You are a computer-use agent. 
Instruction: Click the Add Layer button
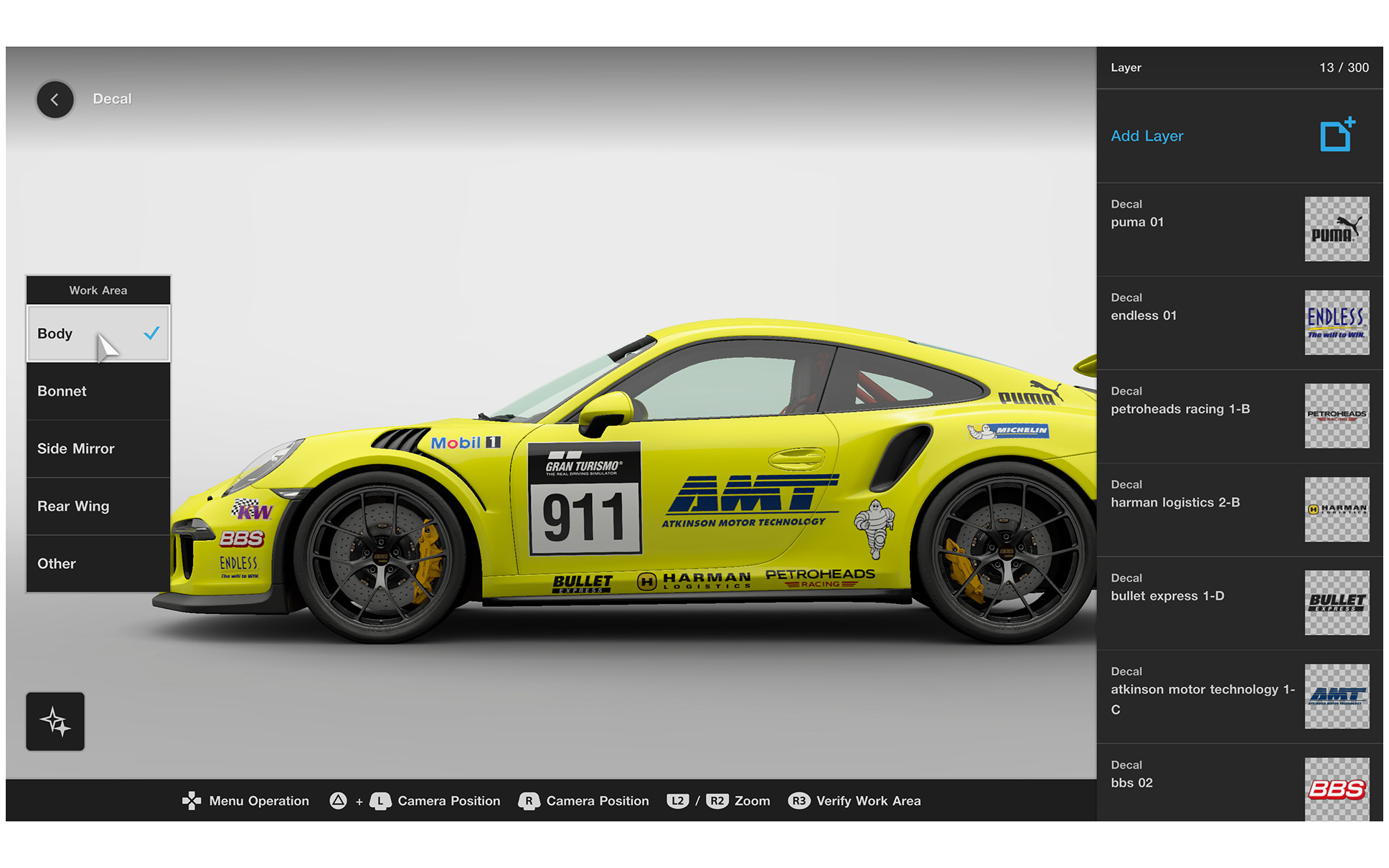[1238, 136]
